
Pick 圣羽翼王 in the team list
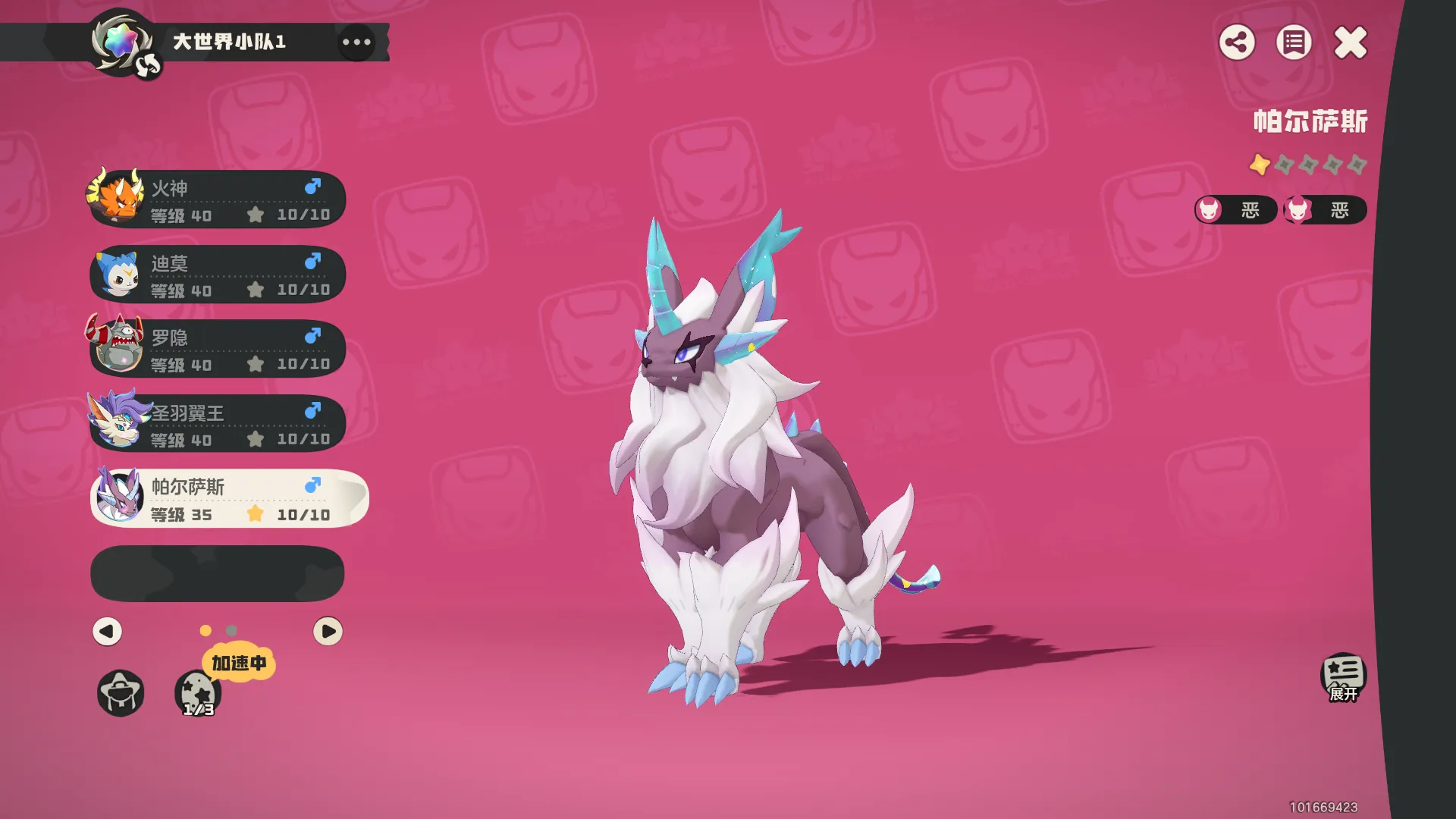tap(218, 423)
